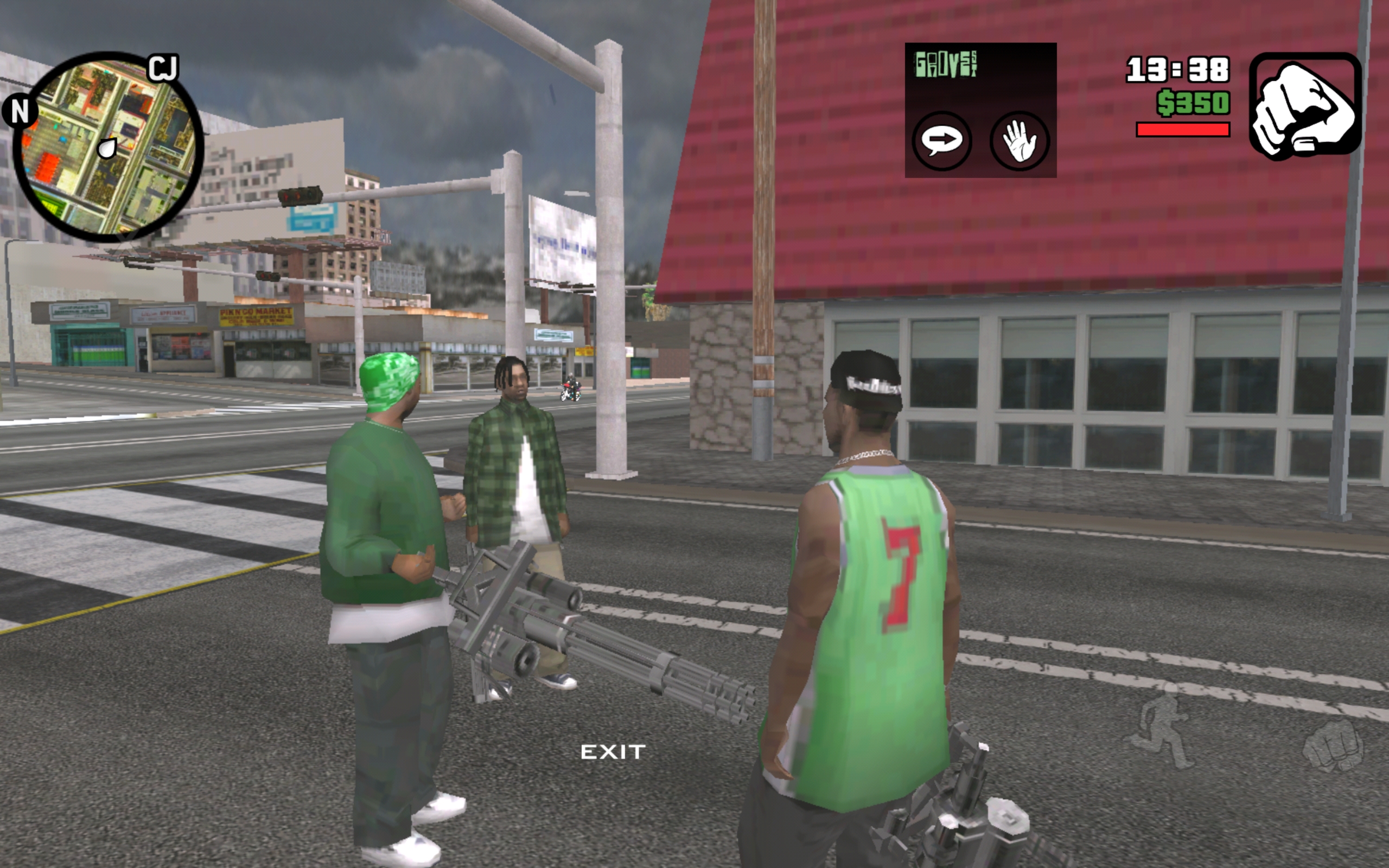The width and height of the screenshot is (1389, 868).
Task: Choose the speech bubble reply option
Action: (942, 140)
